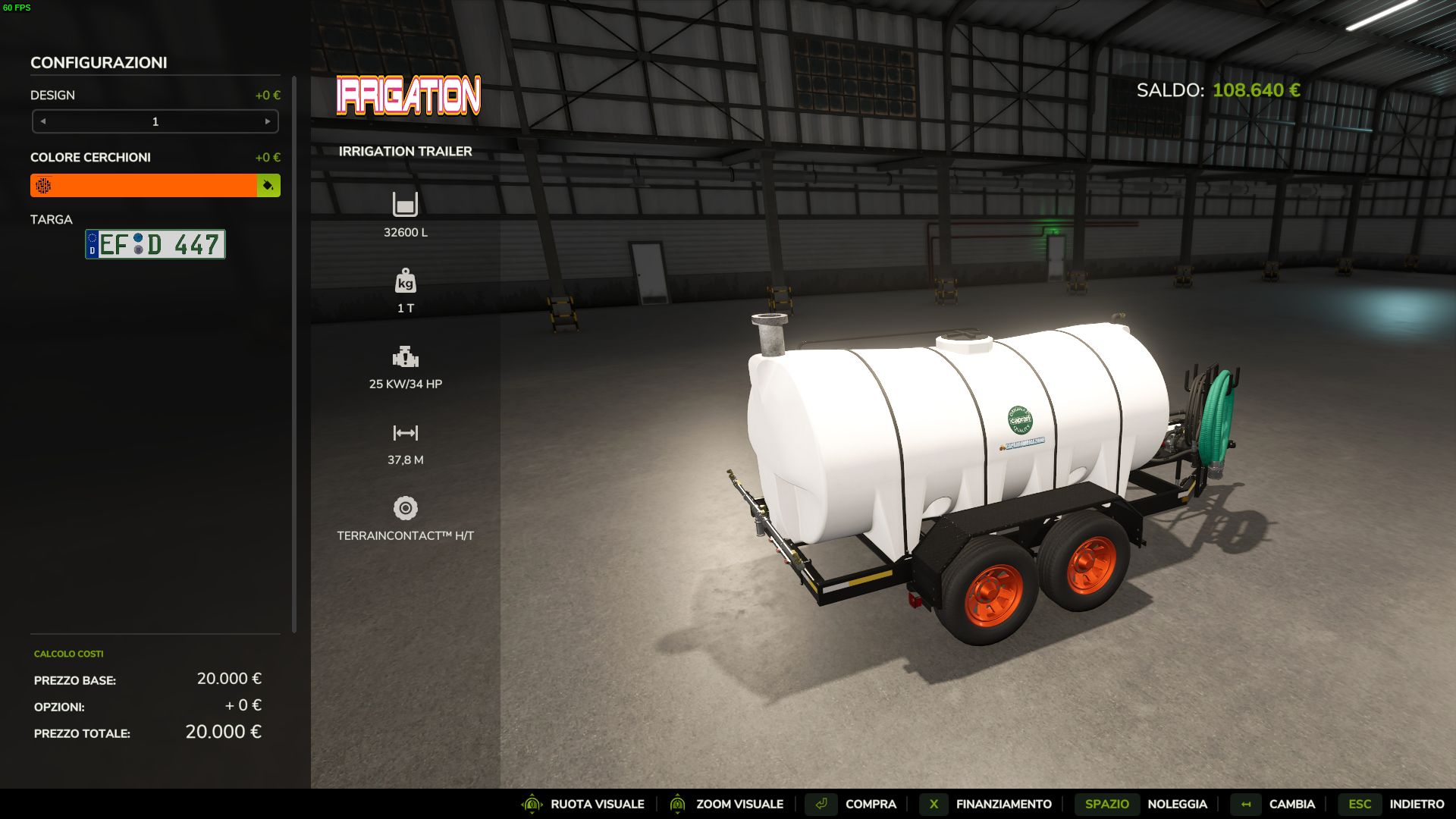
Task: Activate the Cambia option
Action: [x=1291, y=804]
